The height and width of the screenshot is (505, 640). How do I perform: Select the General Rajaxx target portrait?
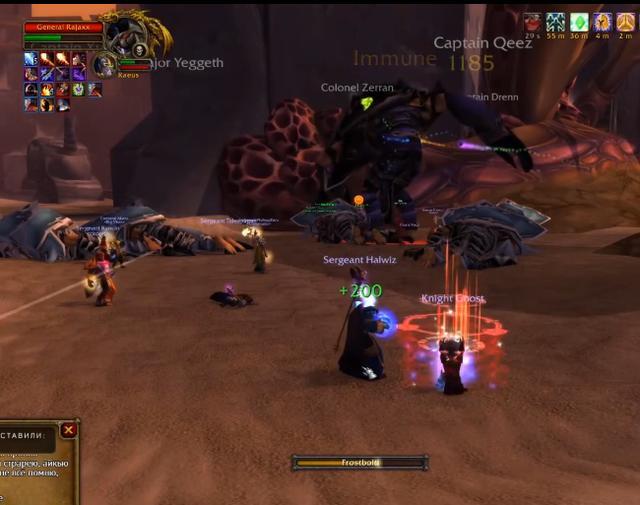127,38
